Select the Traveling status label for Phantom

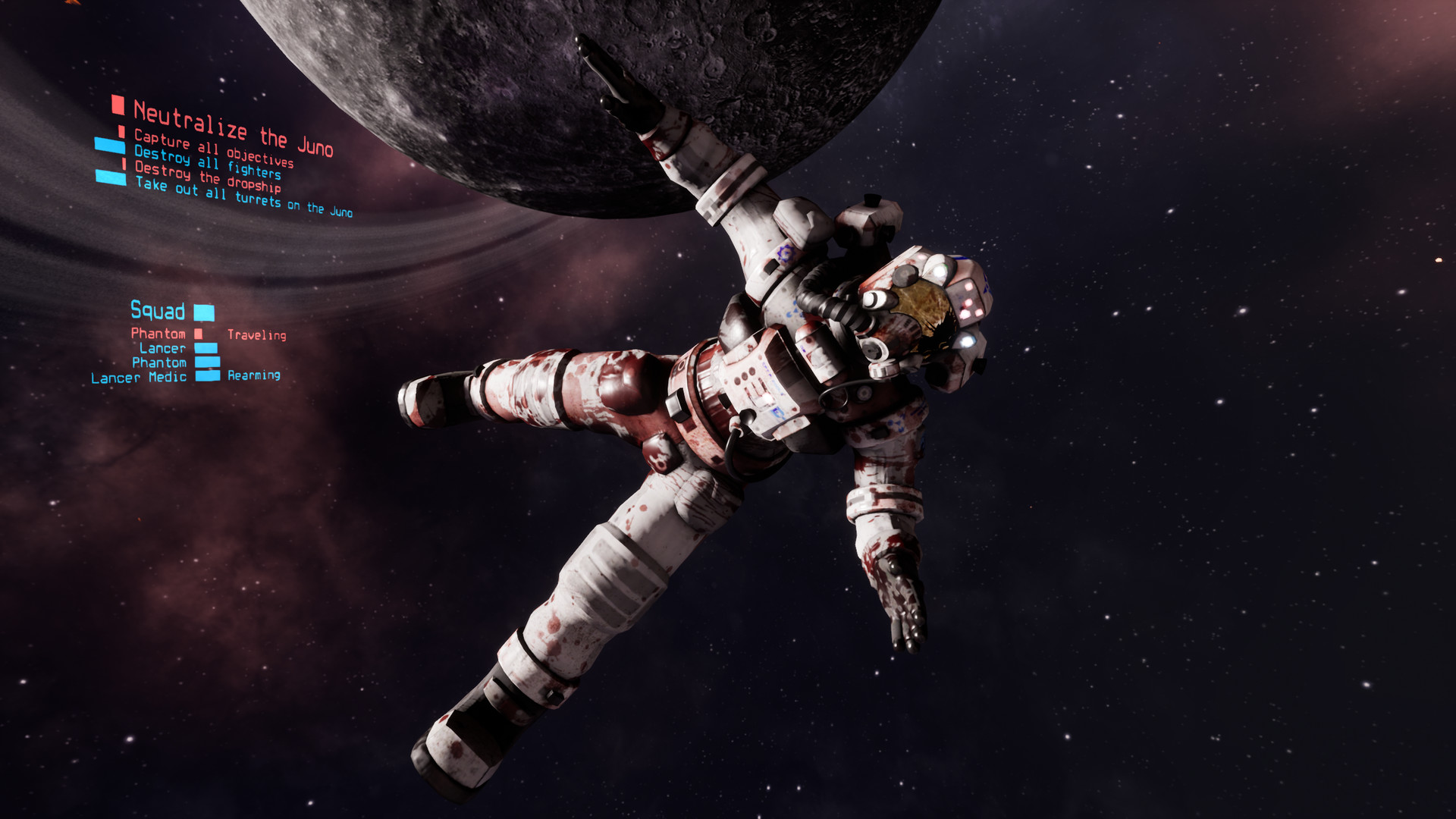click(257, 334)
